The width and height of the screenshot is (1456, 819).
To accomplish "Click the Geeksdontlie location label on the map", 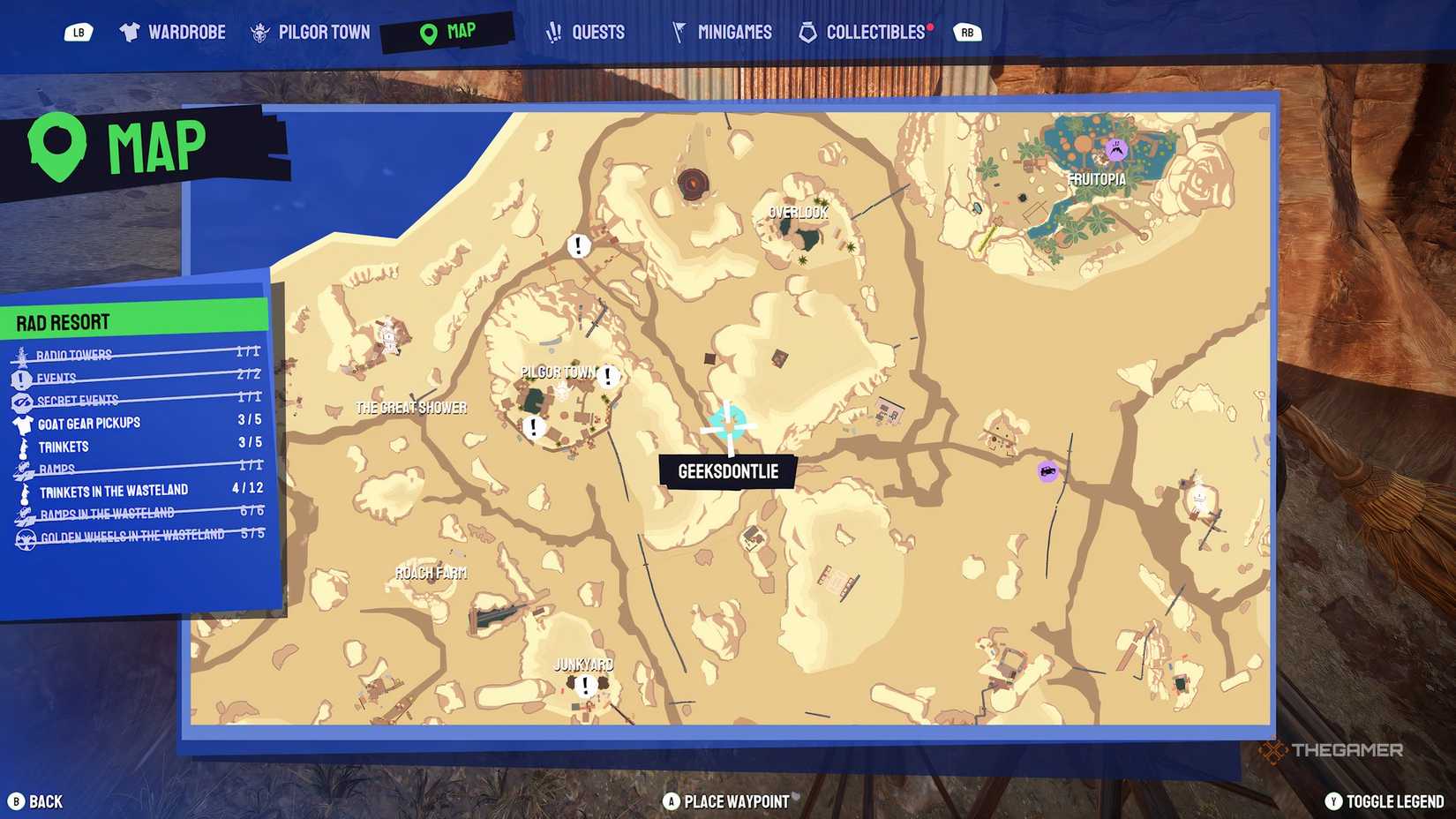I will pyautogui.click(x=727, y=471).
